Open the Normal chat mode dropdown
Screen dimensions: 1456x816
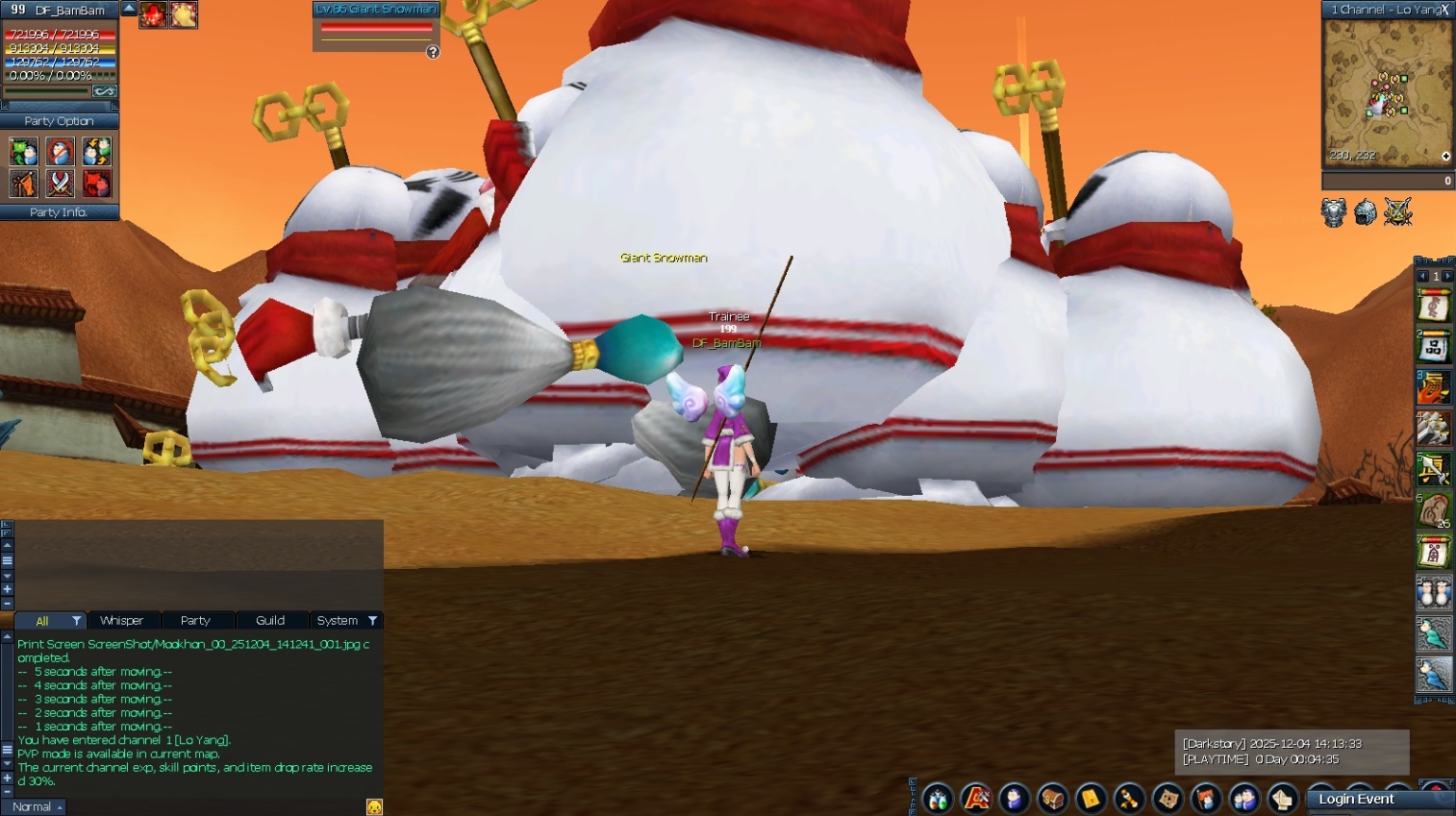click(x=34, y=806)
